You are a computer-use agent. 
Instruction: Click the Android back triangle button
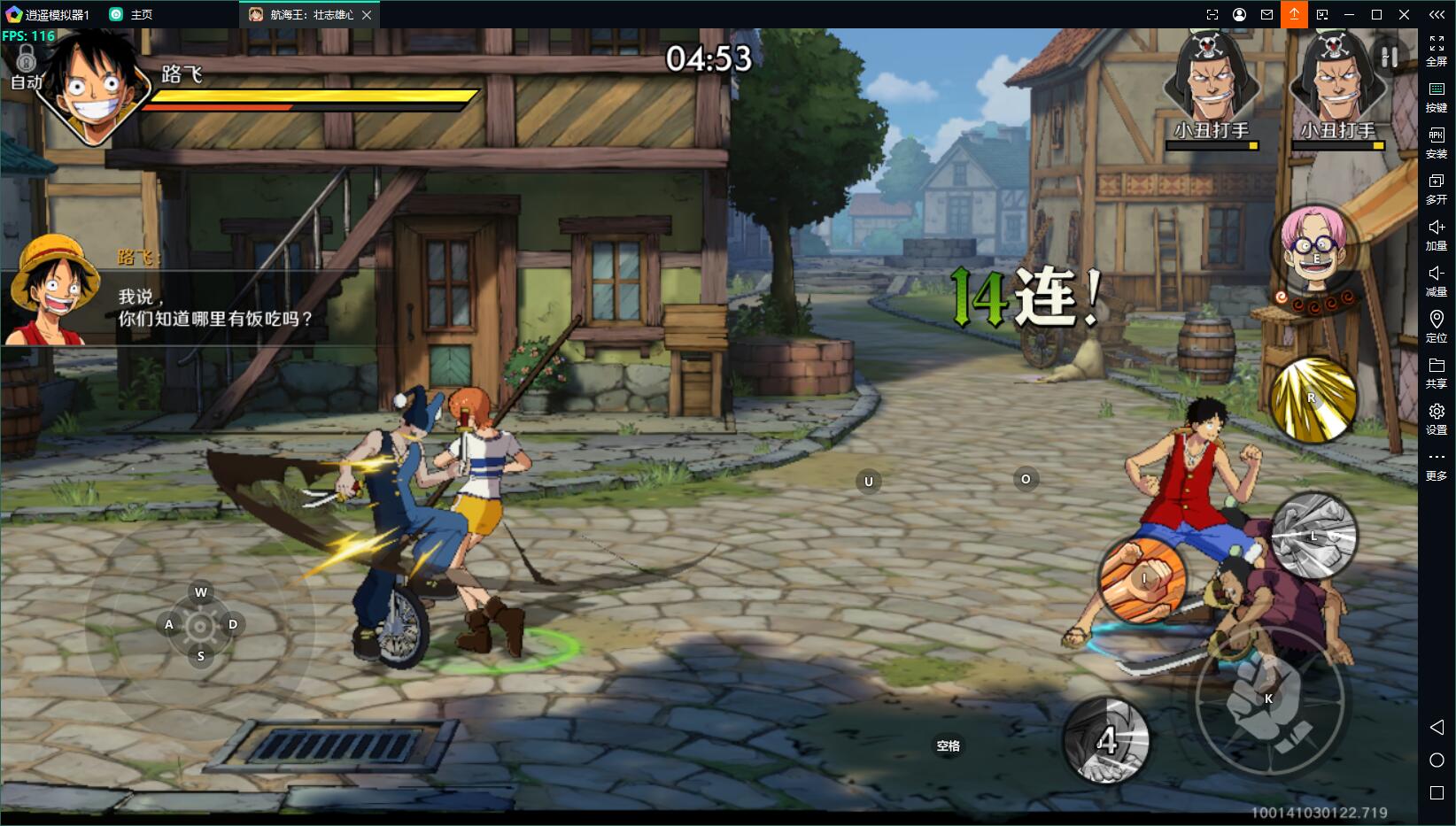point(1437,727)
